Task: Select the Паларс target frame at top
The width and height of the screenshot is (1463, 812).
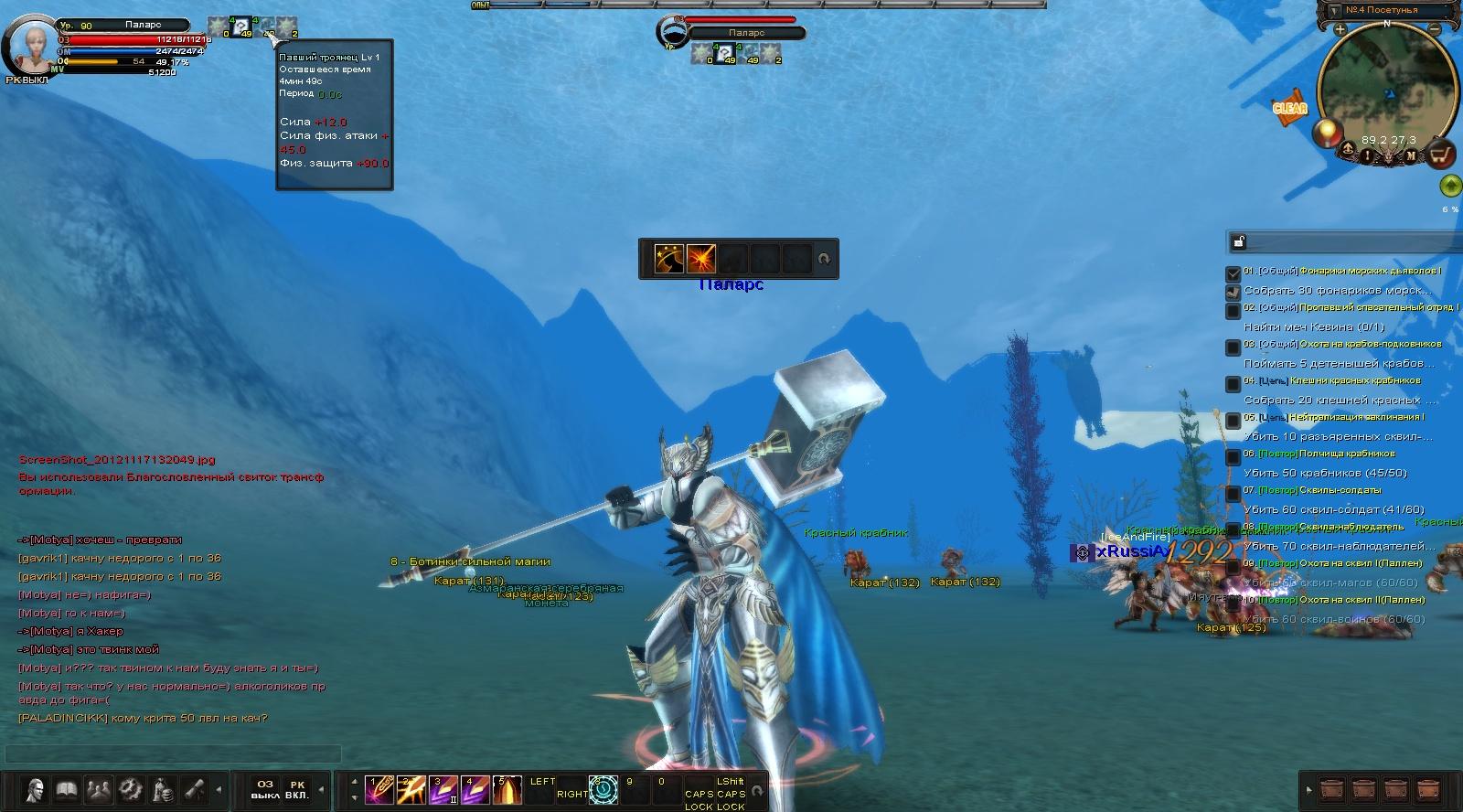Action: (745, 32)
